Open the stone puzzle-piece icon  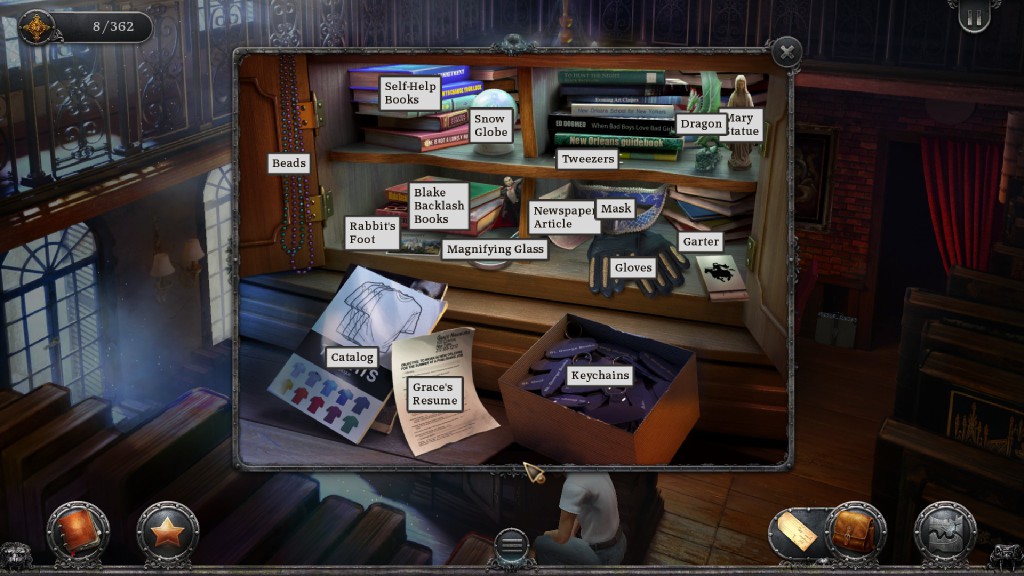tap(945, 531)
